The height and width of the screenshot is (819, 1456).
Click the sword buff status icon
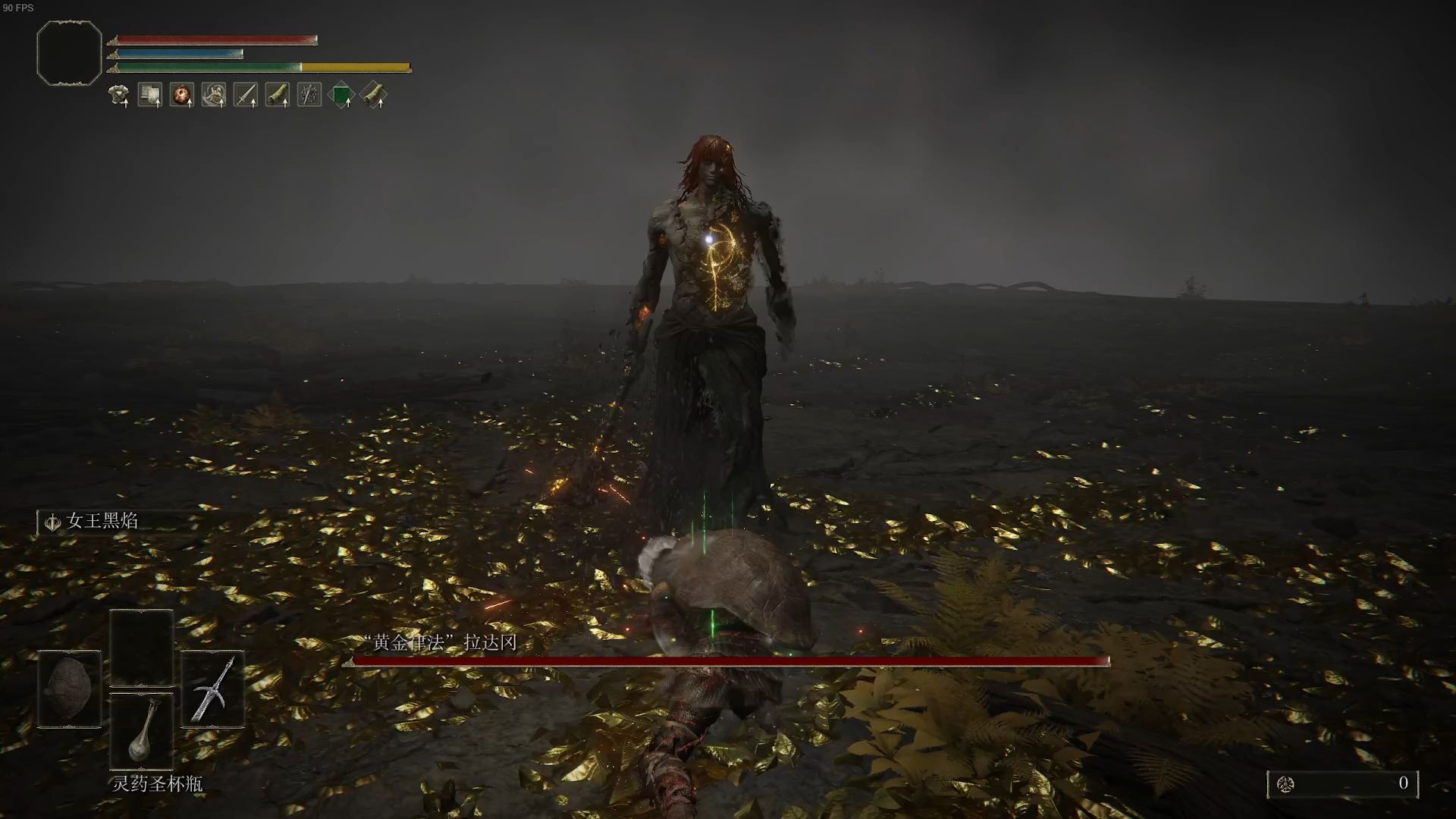pyautogui.click(x=246, y=95)
